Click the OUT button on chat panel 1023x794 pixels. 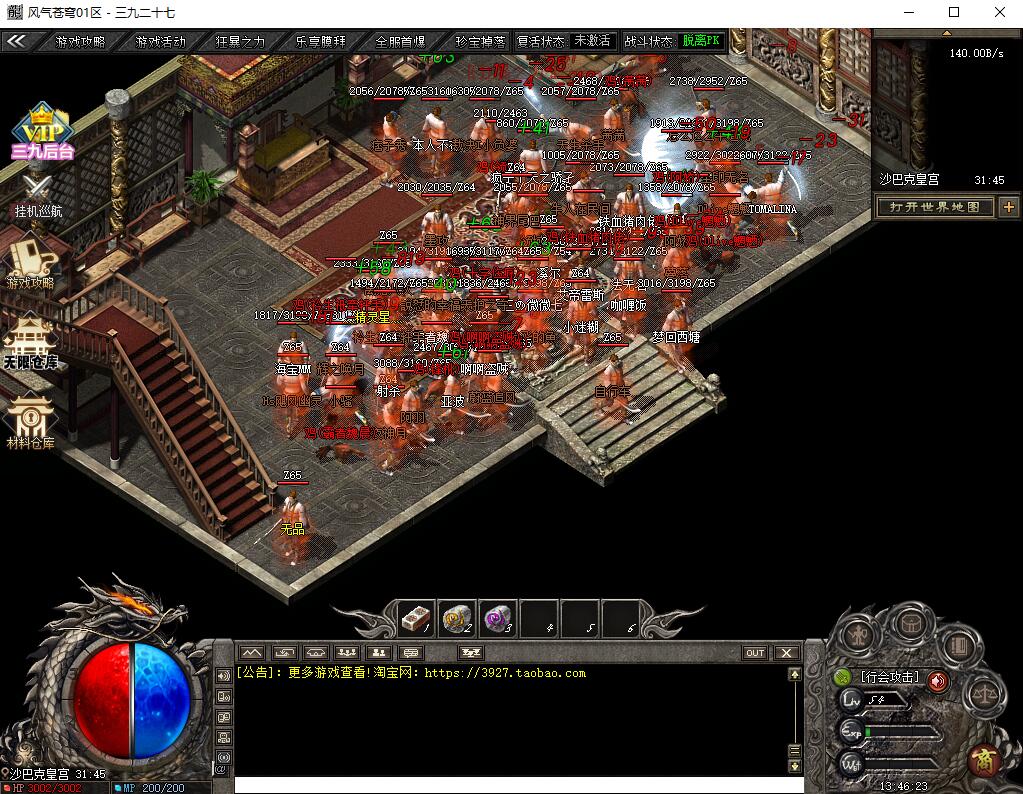[755, 653]
